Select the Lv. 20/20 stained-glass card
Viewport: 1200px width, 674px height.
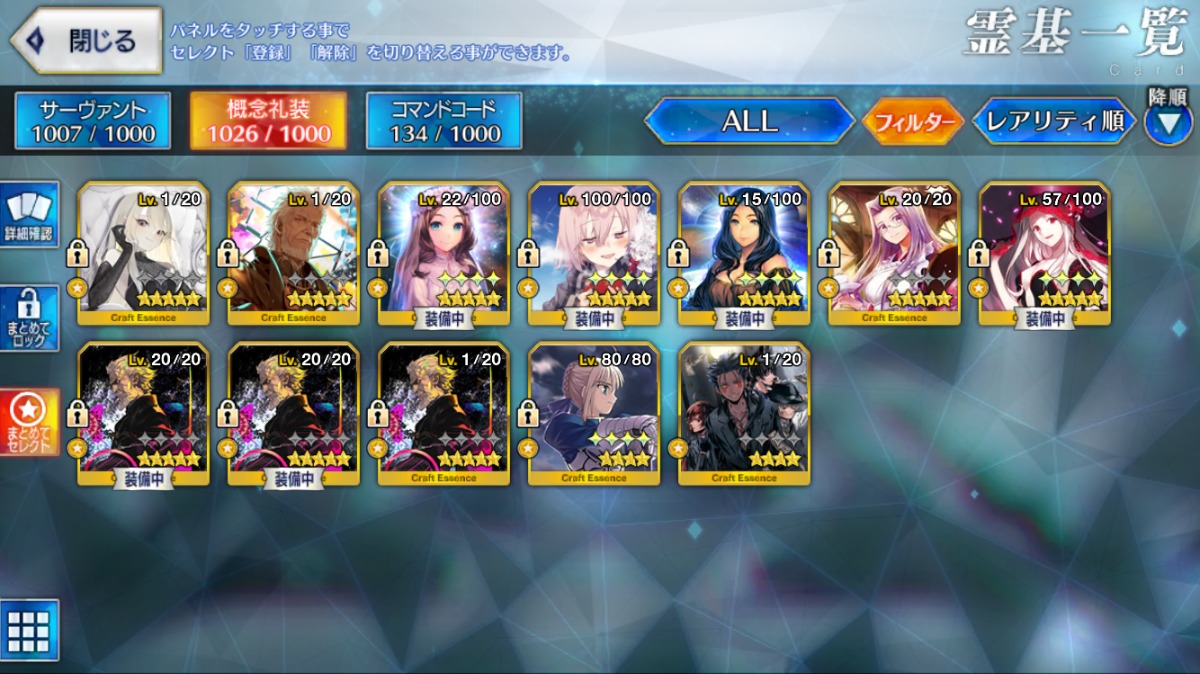pos(894,253)
